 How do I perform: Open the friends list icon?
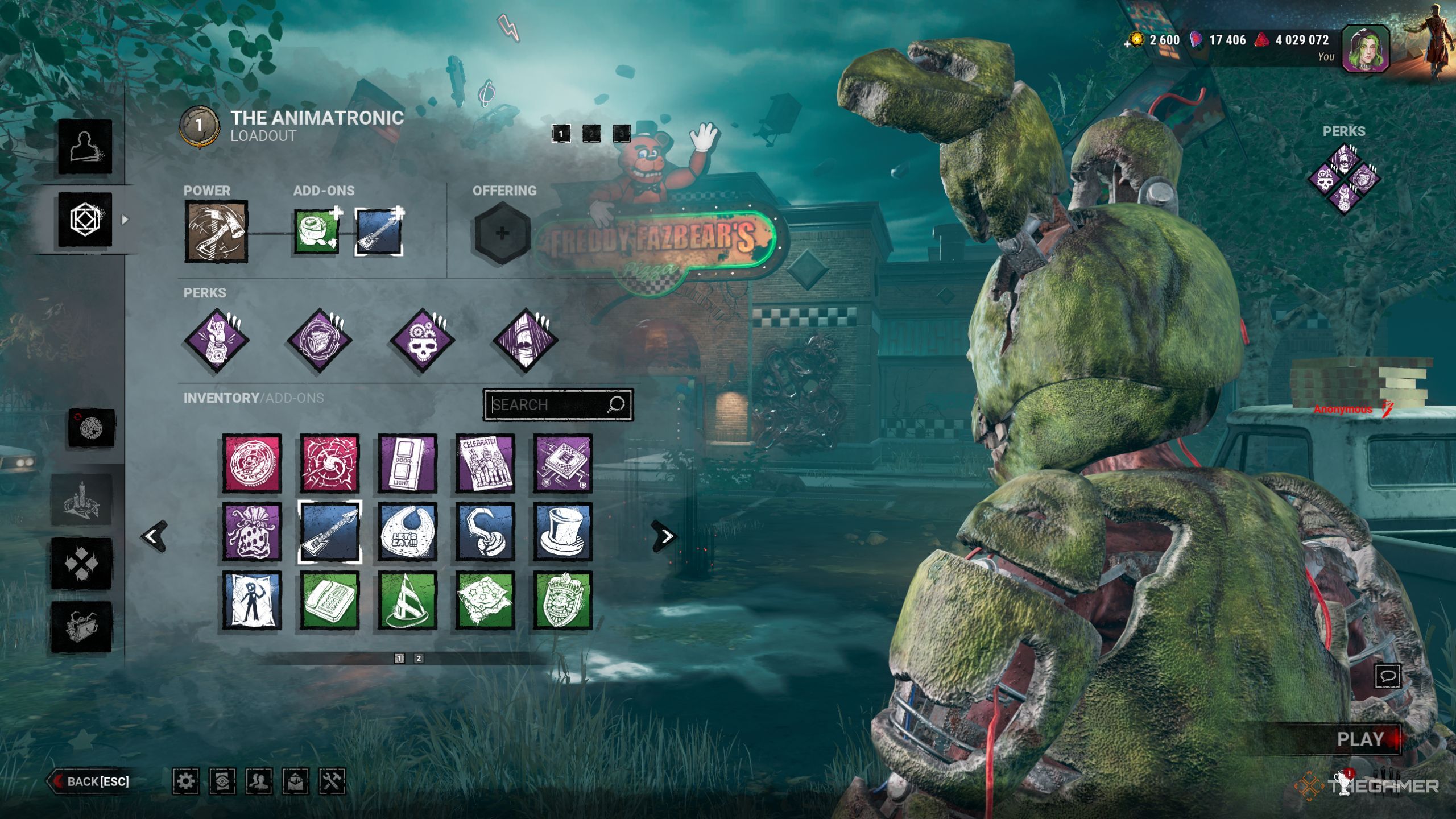click(x=259, y=781)
